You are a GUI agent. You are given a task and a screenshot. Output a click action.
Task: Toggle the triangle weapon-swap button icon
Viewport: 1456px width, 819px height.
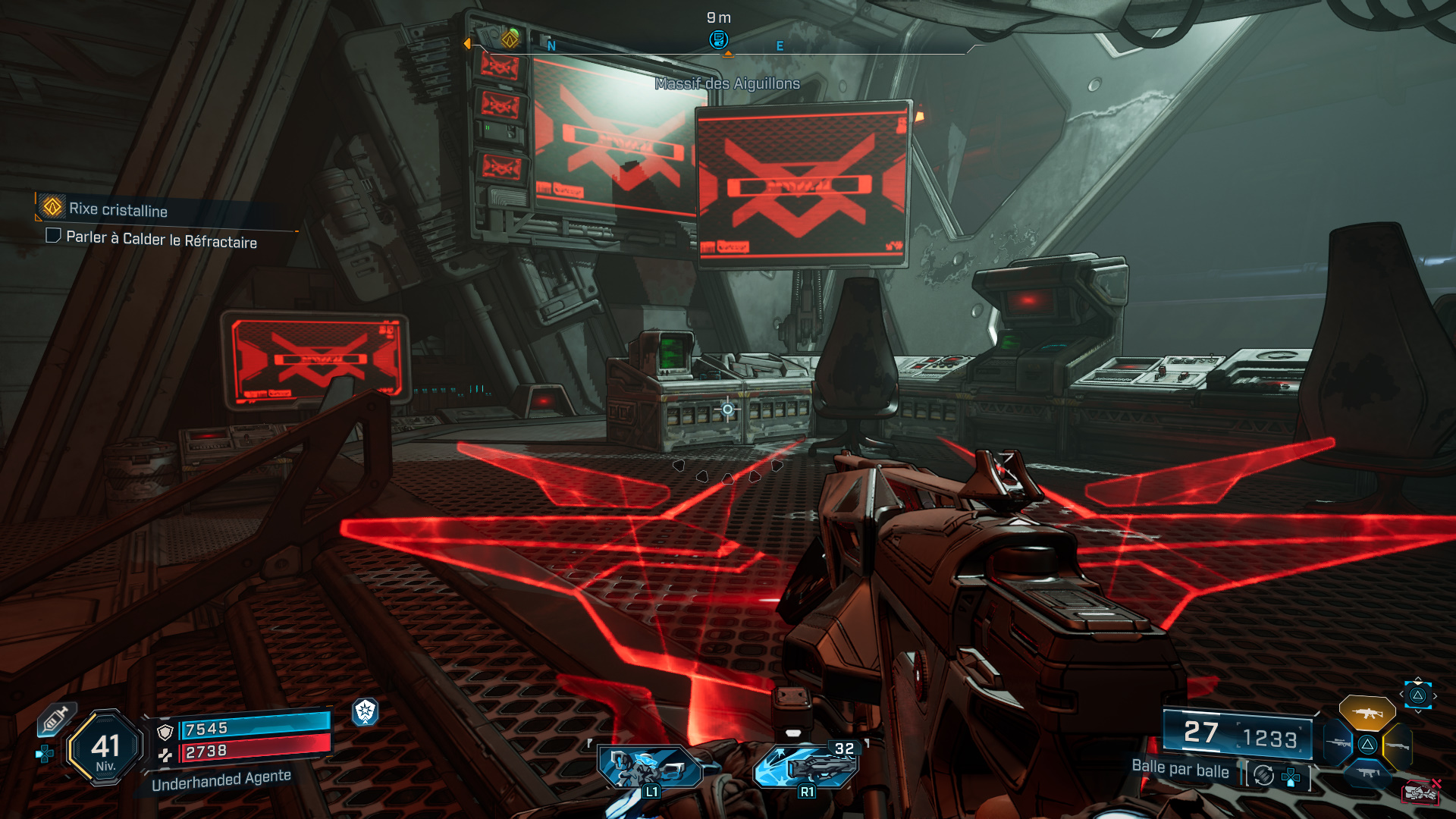1367,745
